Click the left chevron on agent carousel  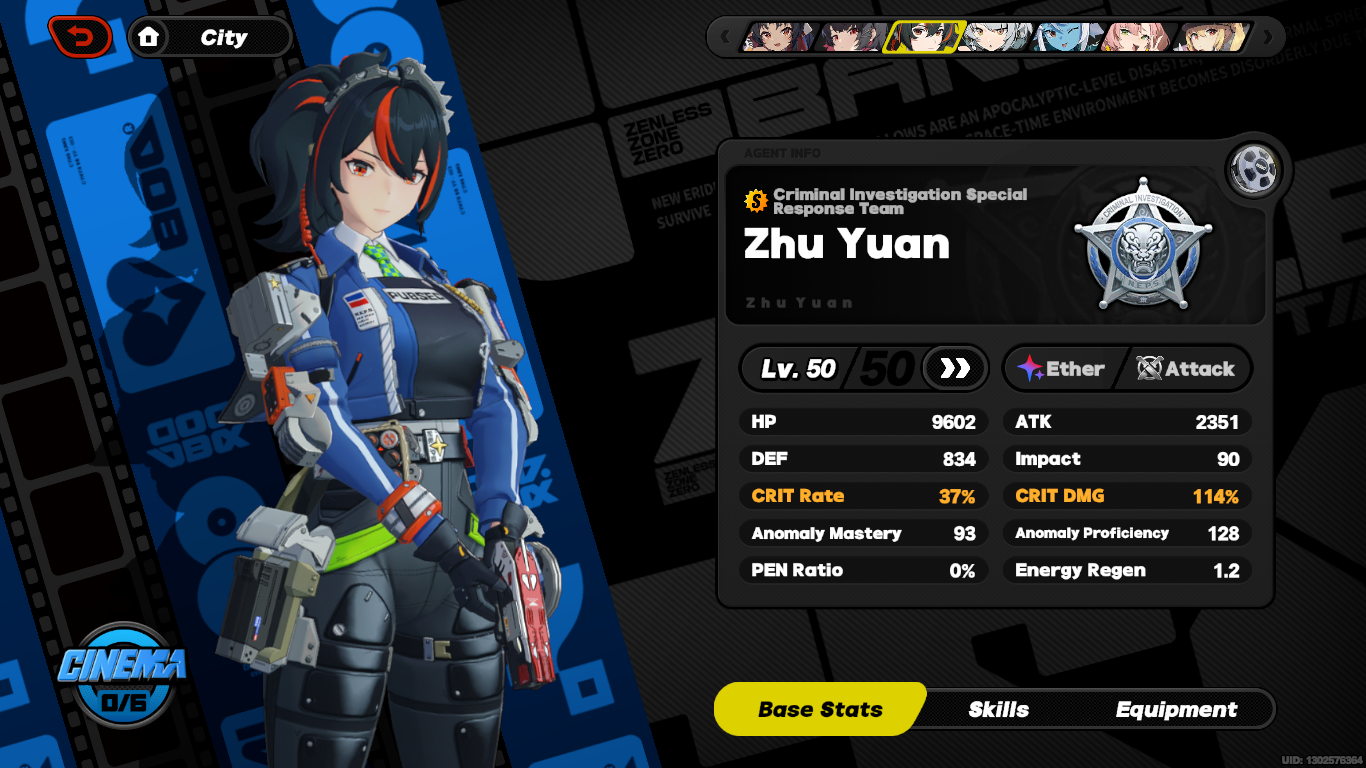point(724,36)
